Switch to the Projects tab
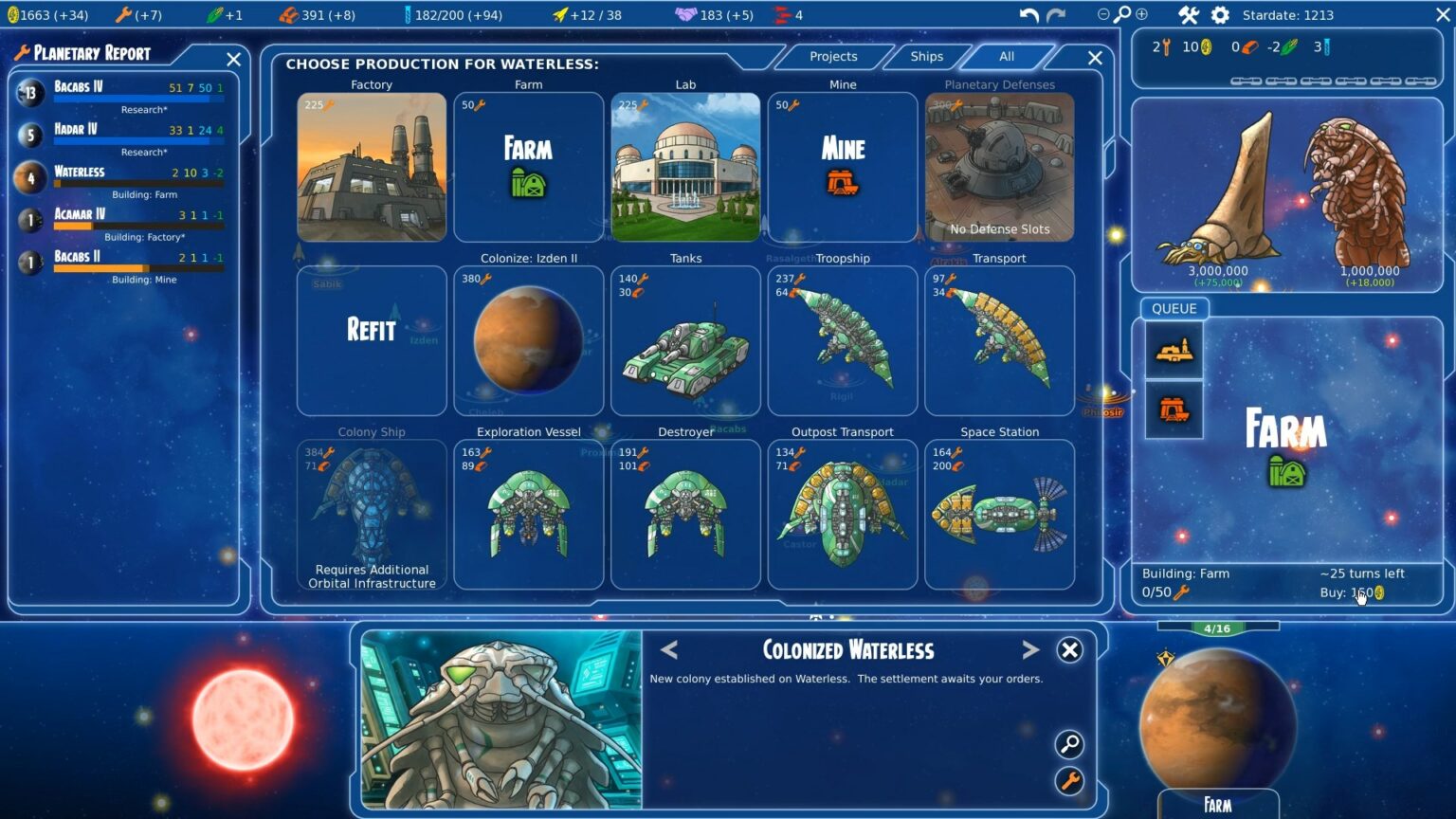 click(x=832, y=57)
